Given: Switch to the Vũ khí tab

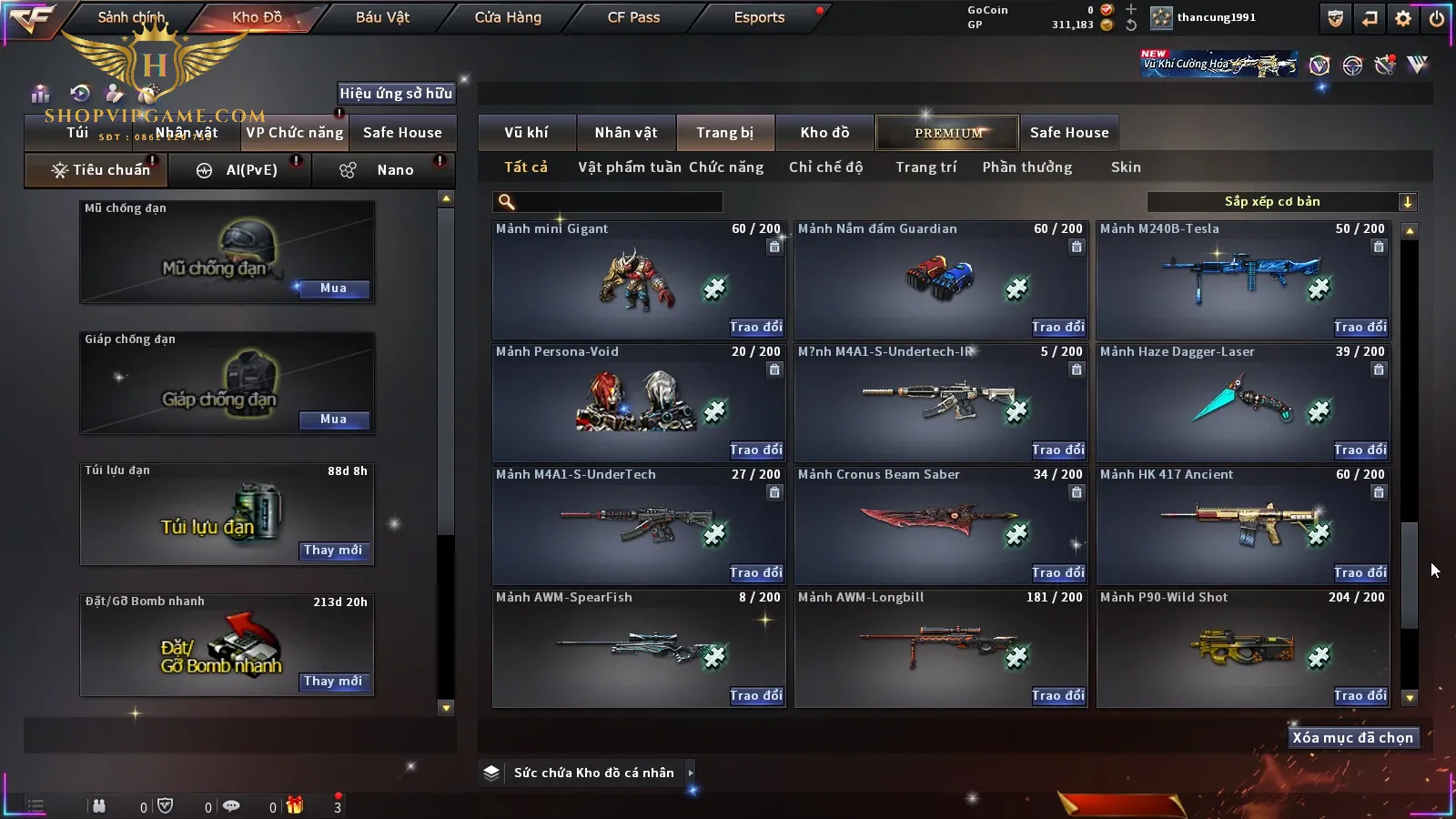Looking at the screenshot, I should click(526, 133).
